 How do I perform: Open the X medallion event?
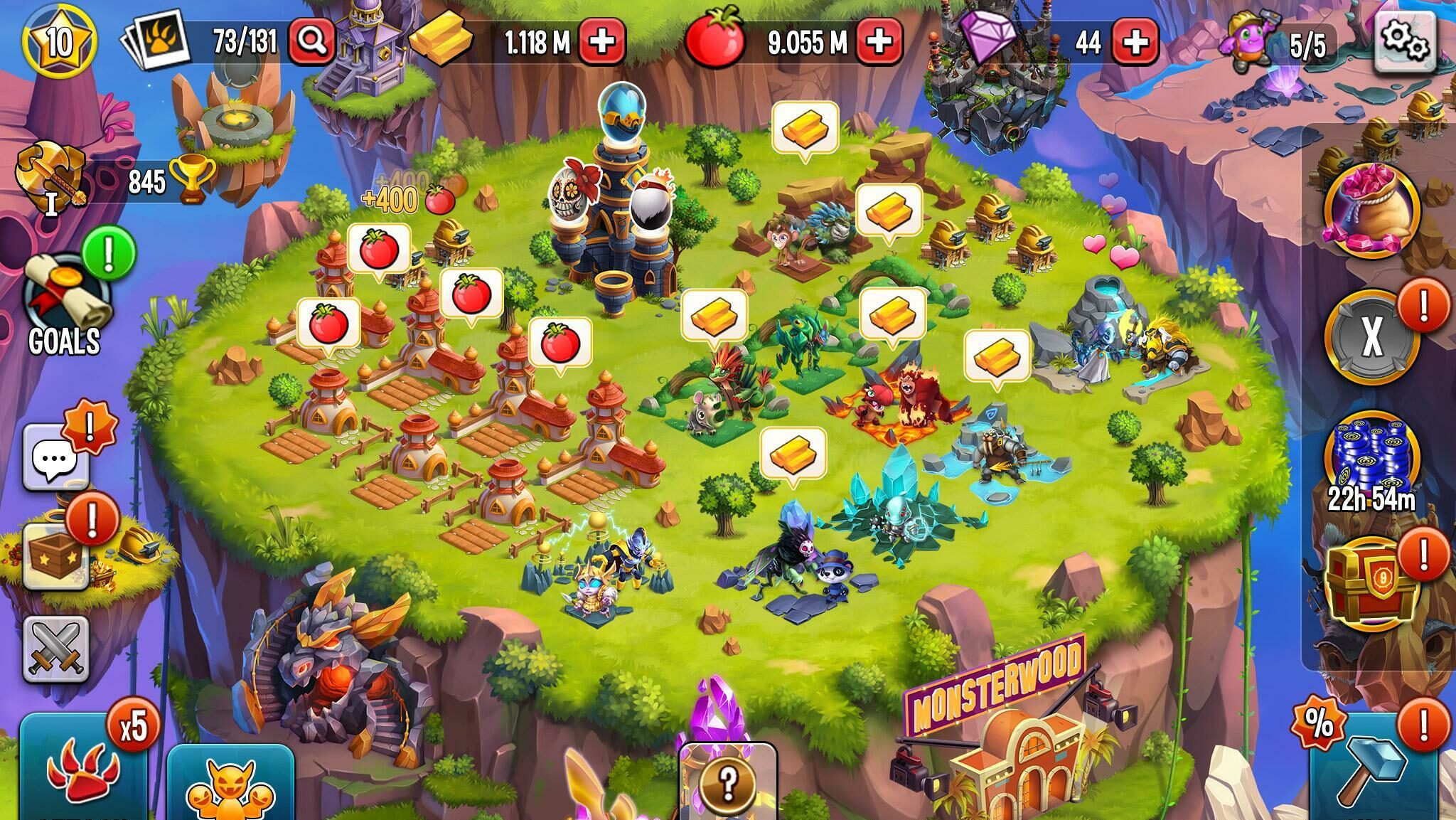pyautogui.click(x=1371, y=336)
